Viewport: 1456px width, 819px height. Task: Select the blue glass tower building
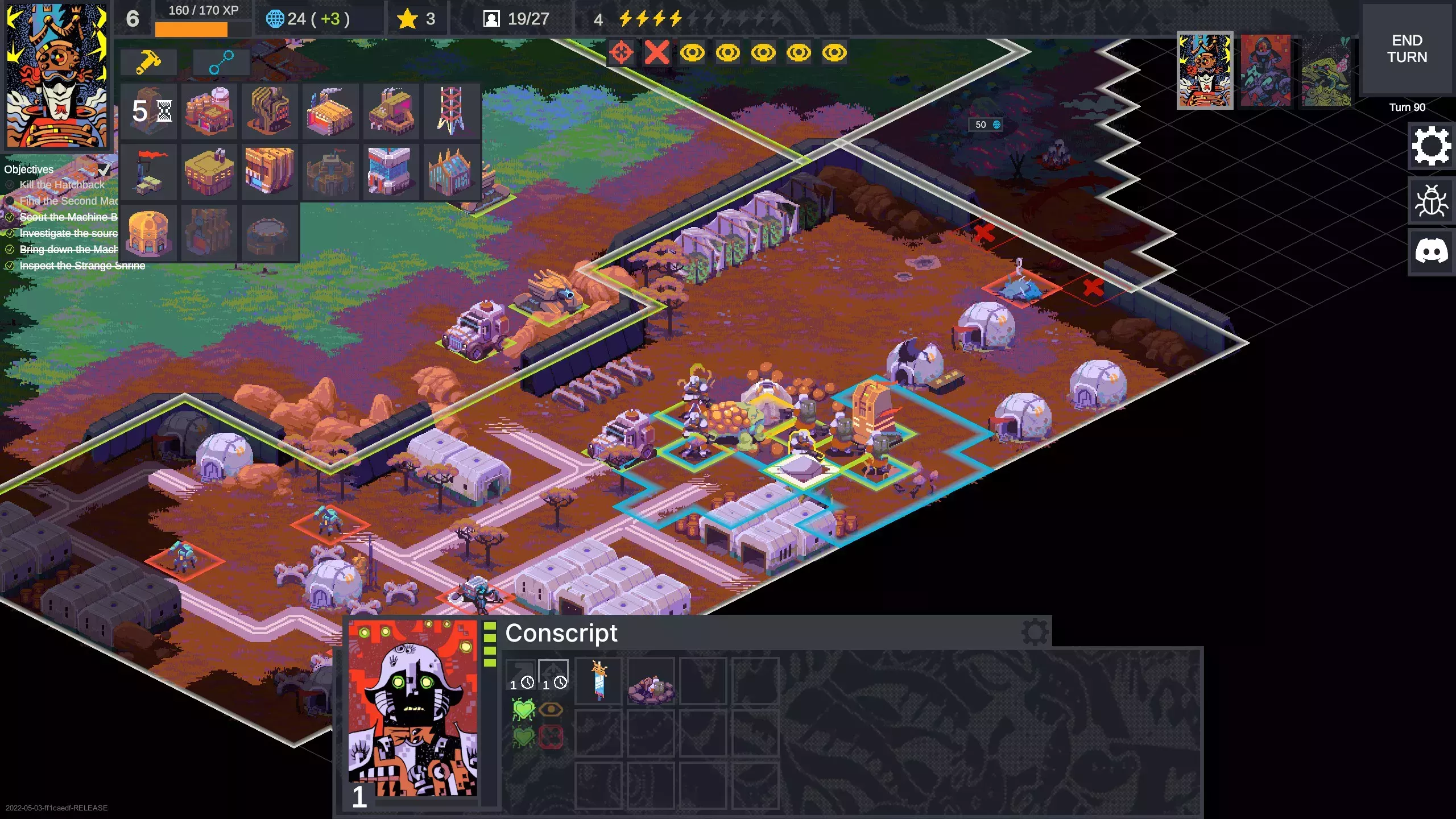[390, 171]
